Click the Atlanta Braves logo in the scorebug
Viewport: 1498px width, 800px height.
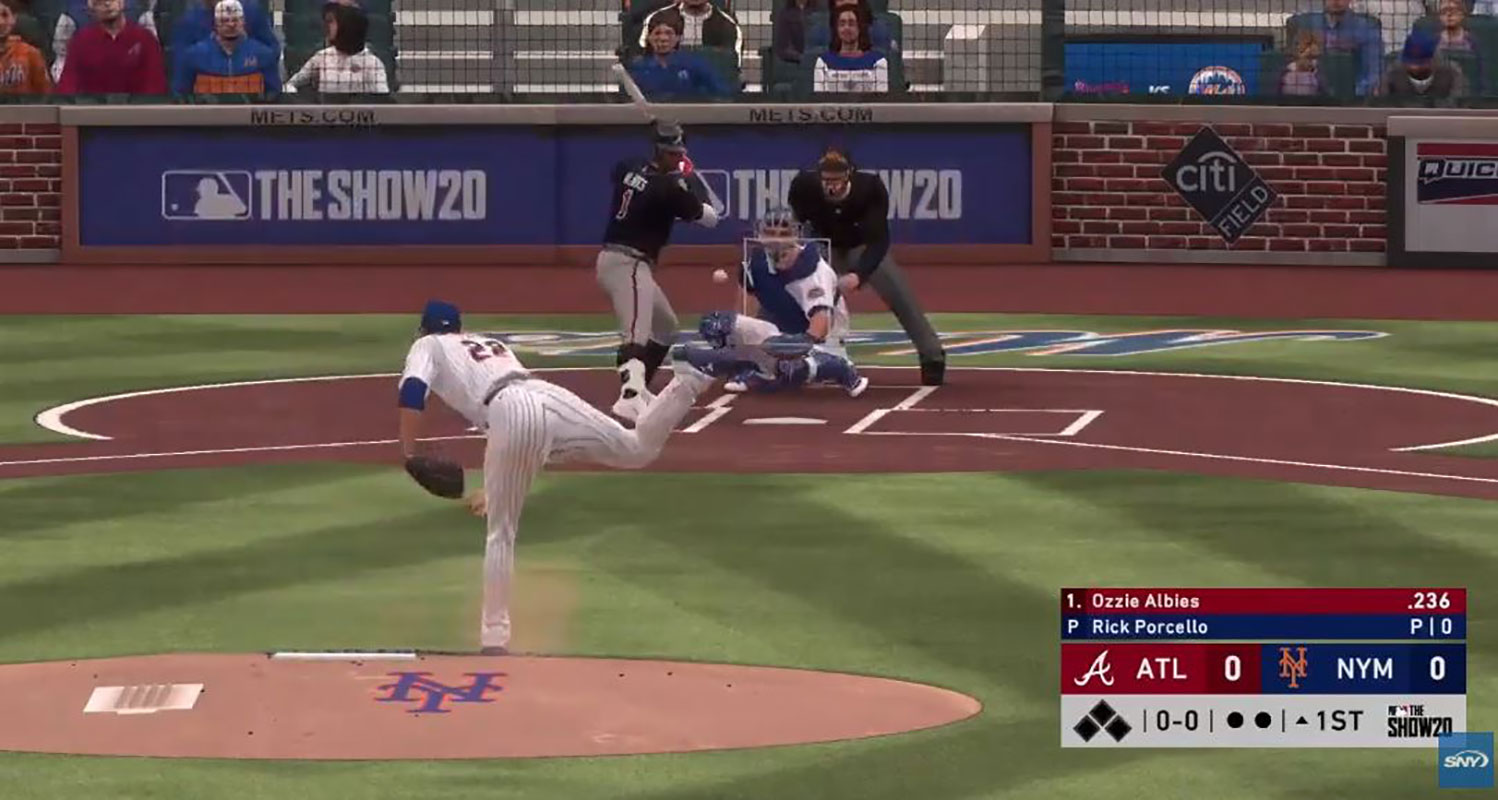tap(1094, 669)
